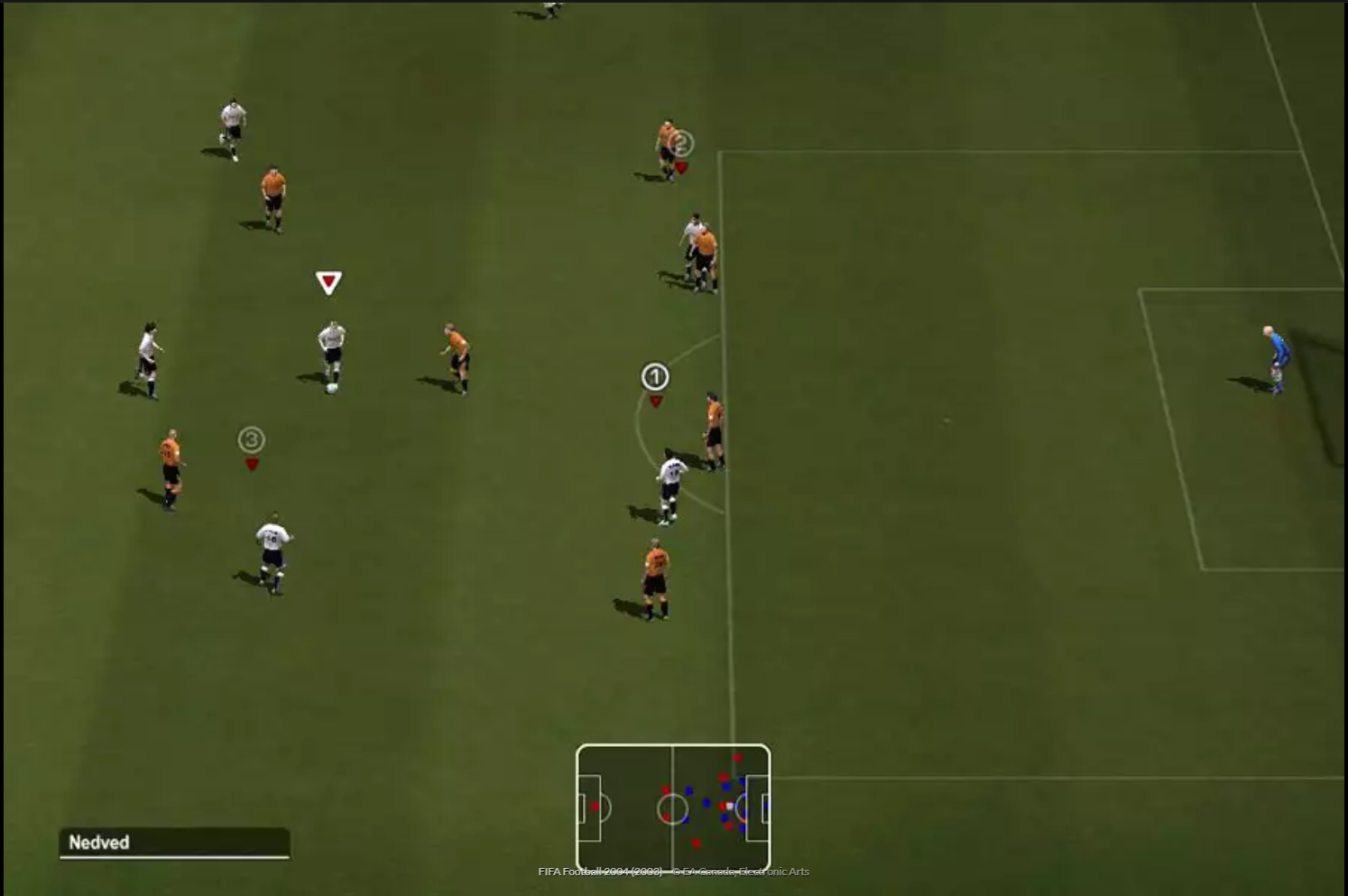Click the lone red dot near the left minimap goal

coord(595,806)
